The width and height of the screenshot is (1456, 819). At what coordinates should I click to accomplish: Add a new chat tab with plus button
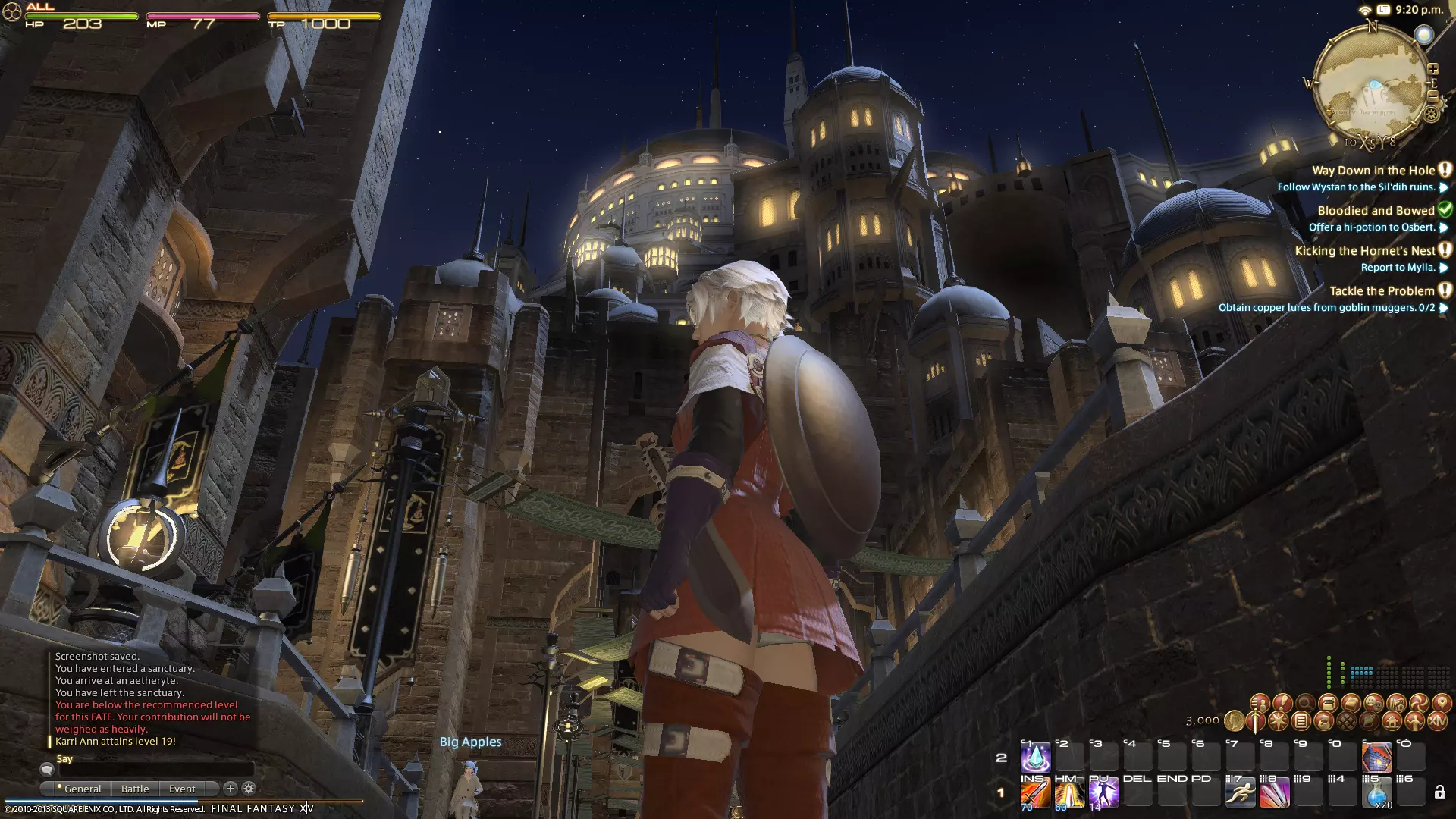[231, 789]
